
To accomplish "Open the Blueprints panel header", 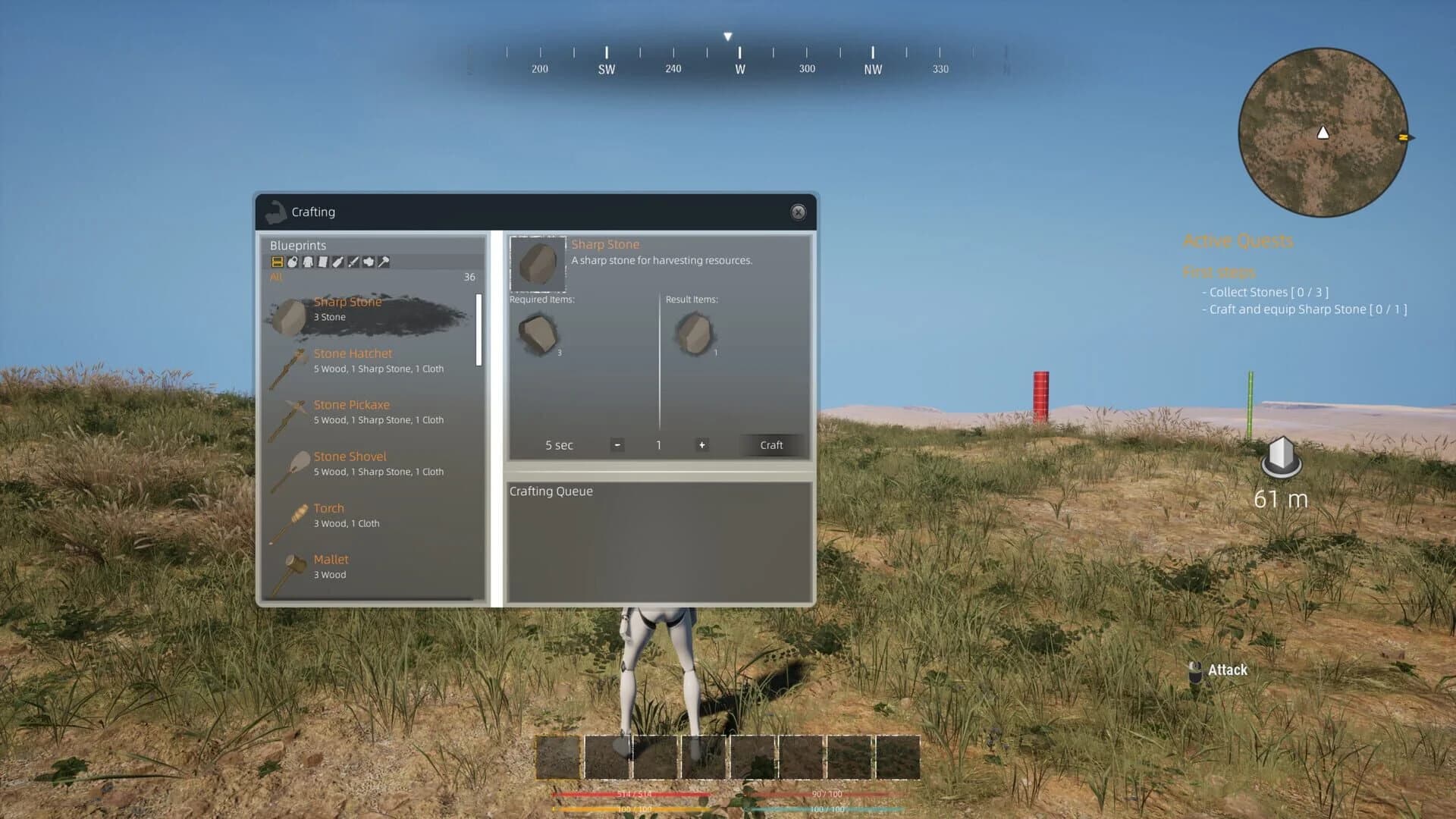I will point(298,245).
